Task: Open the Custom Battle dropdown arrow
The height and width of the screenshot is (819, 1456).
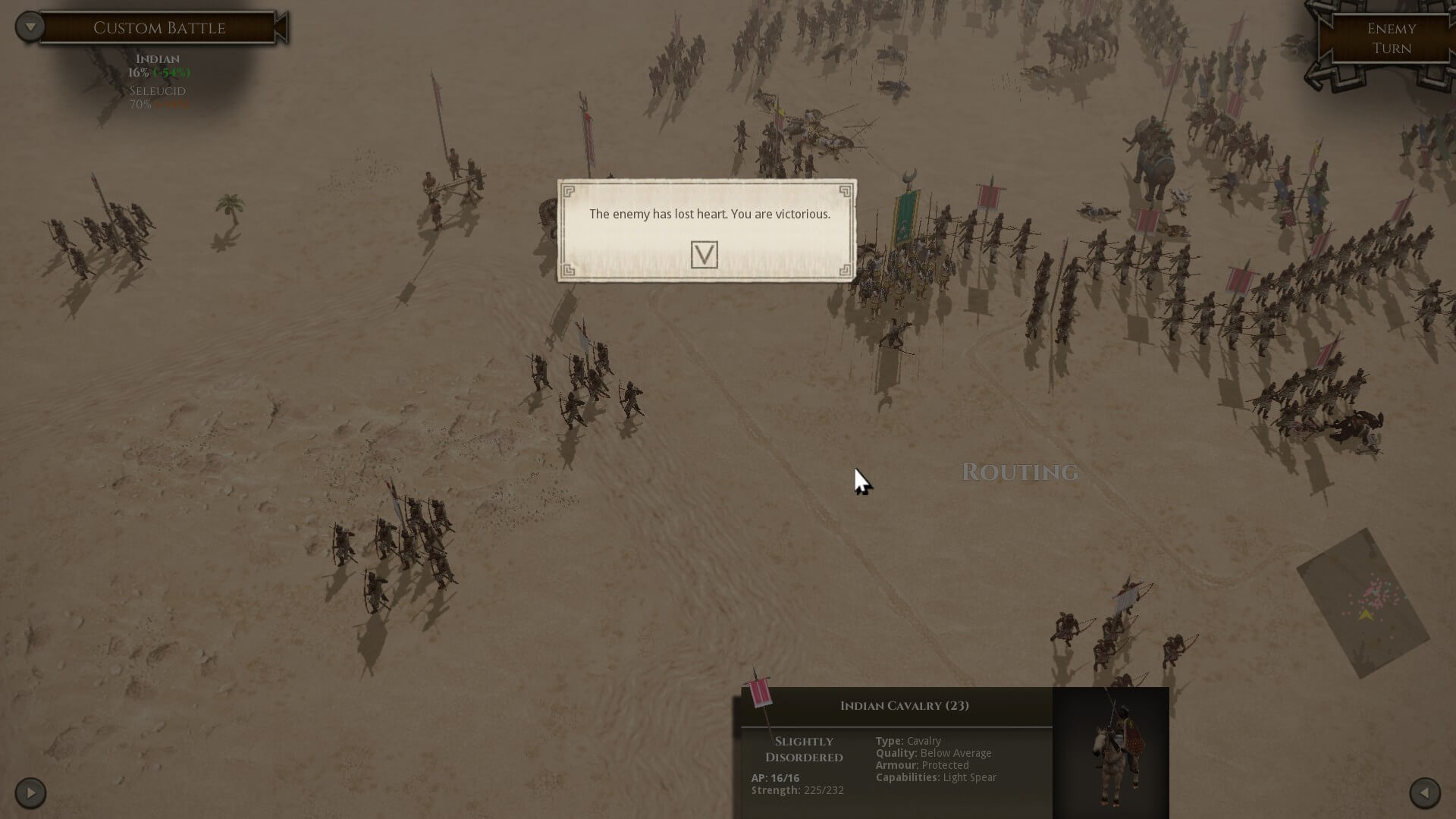Action: point(30,27)
